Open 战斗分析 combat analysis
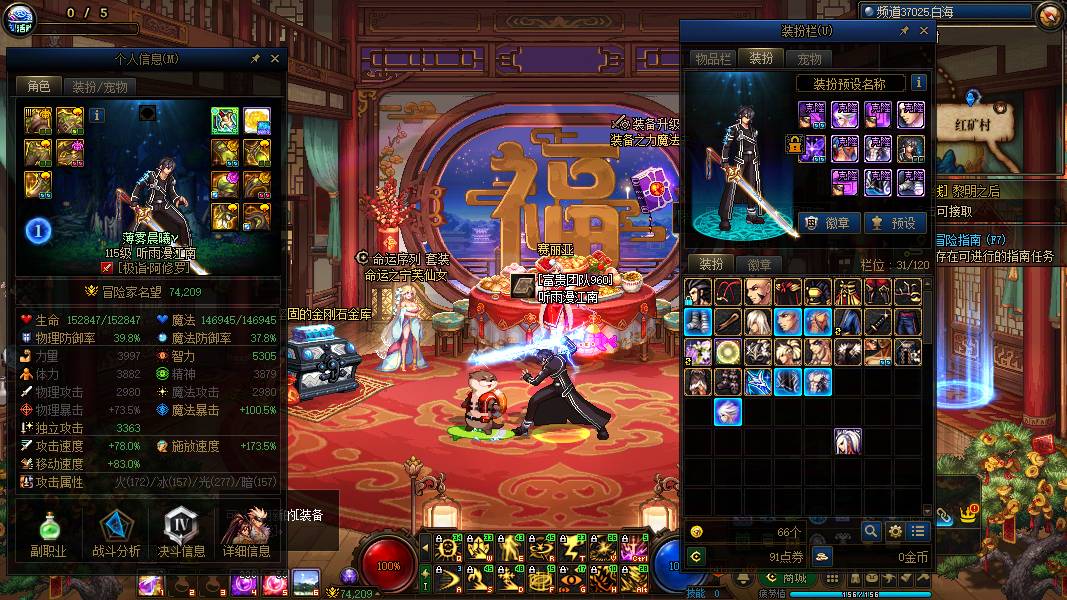Viewport: 1067px width, 600px height. coord(116,533)
